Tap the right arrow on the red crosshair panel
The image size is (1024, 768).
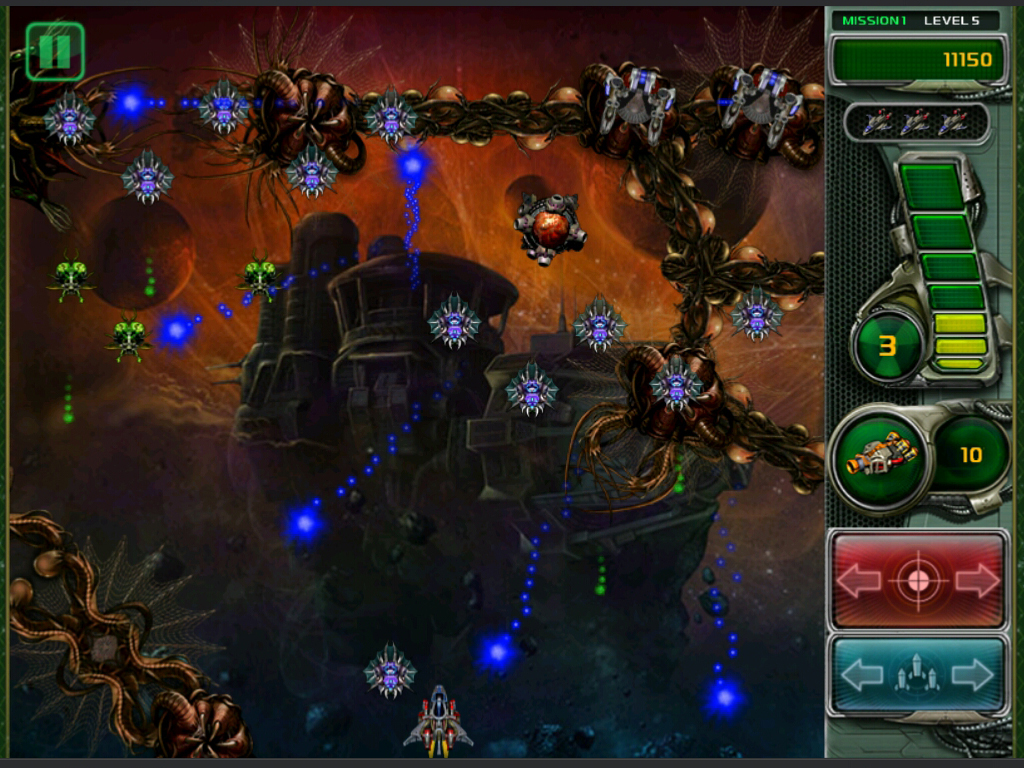coord(976,581)
